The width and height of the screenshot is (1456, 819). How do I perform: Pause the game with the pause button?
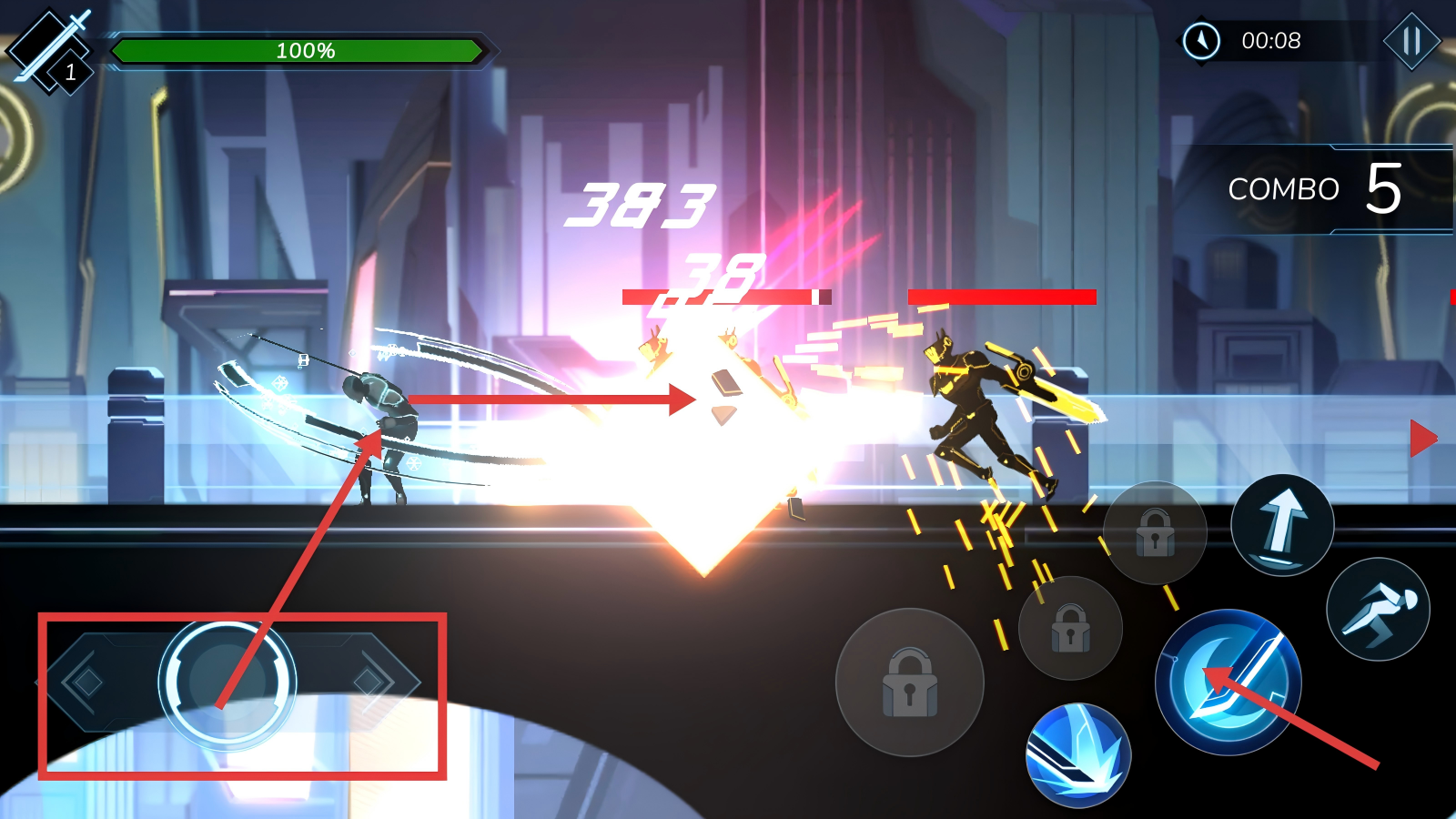coord(1411,41)
